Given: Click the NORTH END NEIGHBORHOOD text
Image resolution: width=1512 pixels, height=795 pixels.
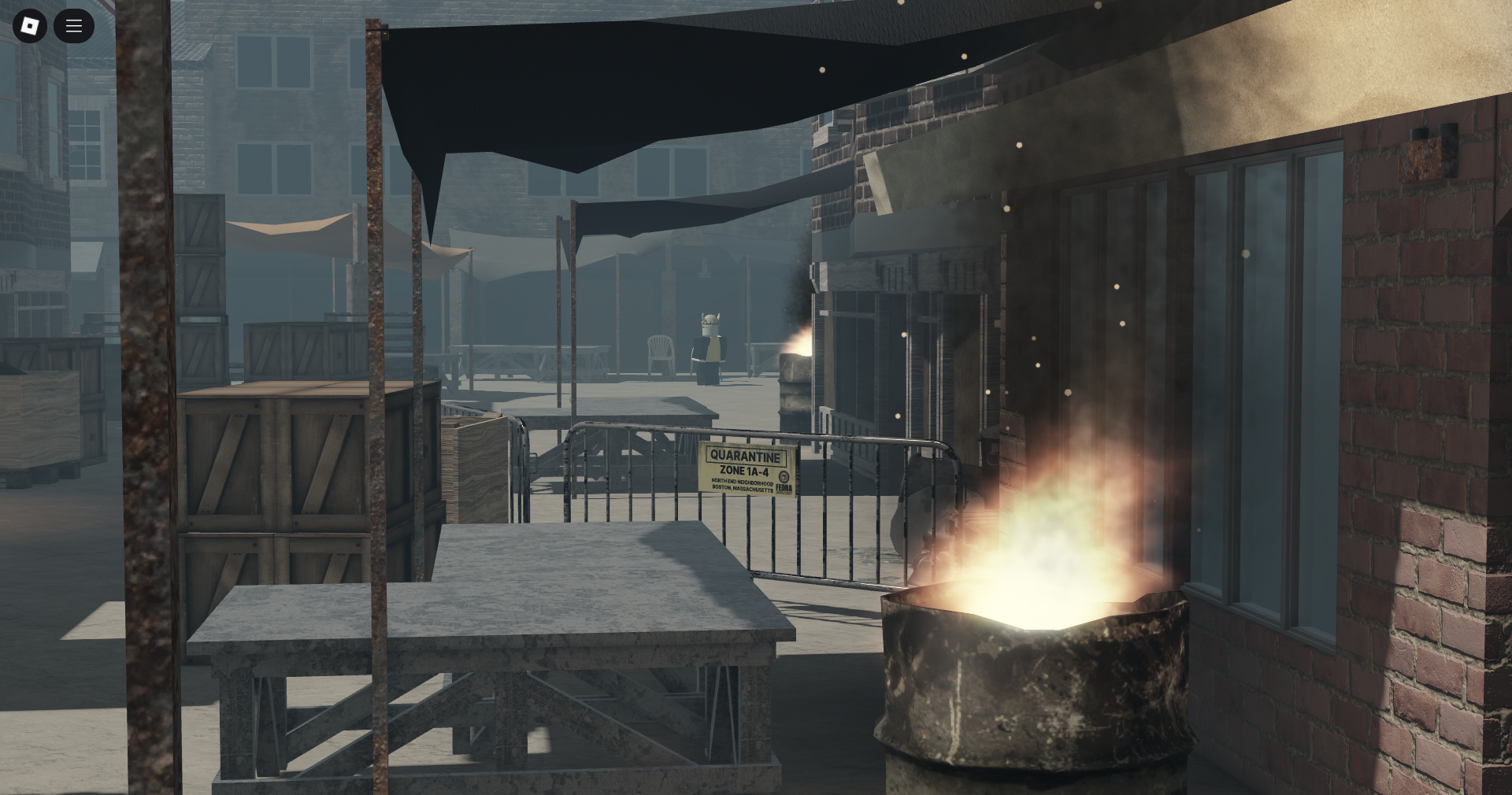Looking at the screenshot, I should point(742,482).
